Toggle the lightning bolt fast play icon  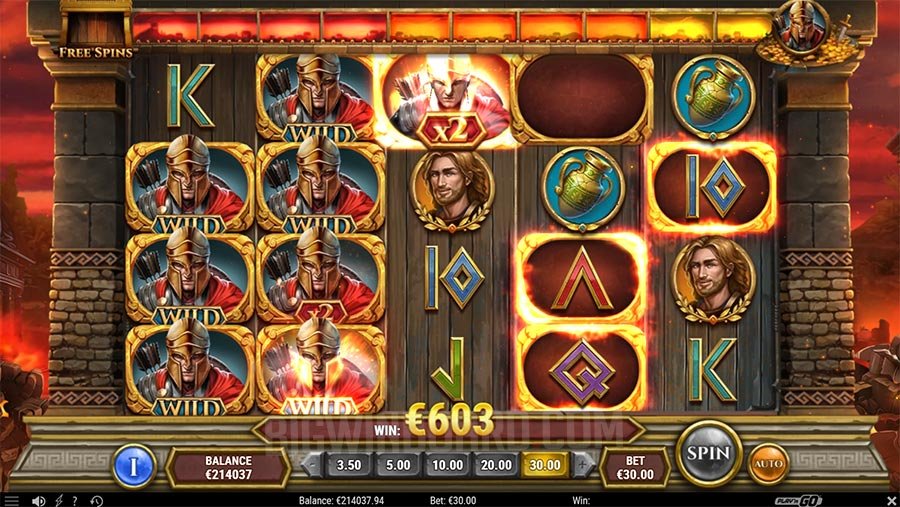[58, 500]
